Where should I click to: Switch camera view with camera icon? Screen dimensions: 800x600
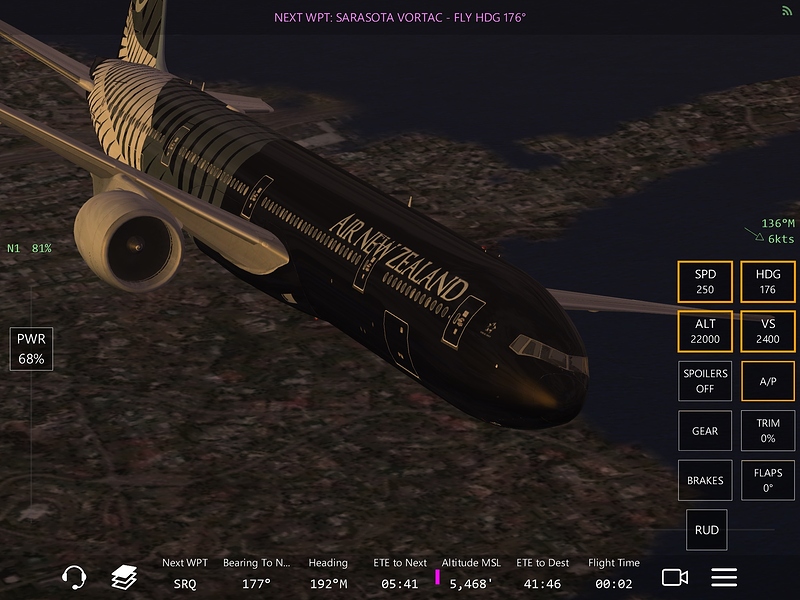tap(675, 577)
